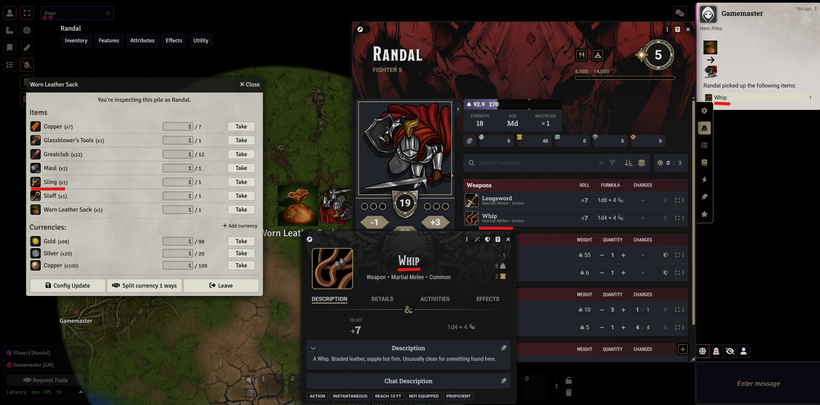820x405 pixels.
Task: Open the Config Update option
Action: (x=67, y=285)
